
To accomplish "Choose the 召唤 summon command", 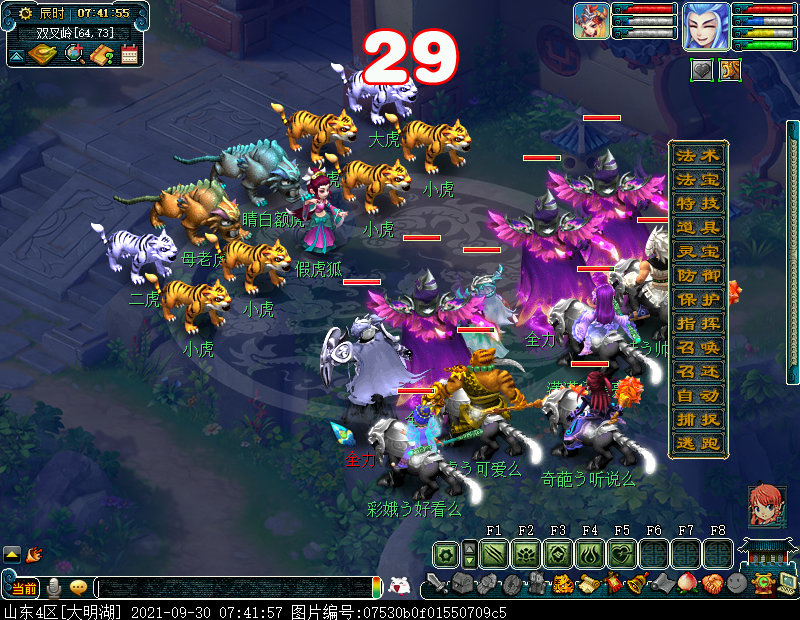I will pos(699,348).
